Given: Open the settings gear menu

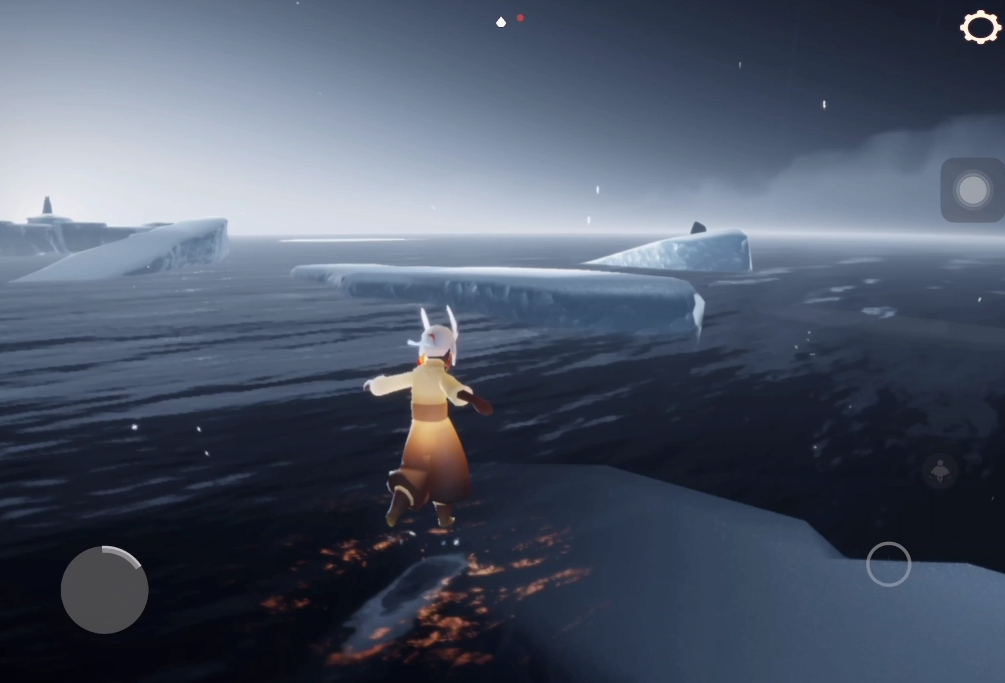Looking at the screenshot, I should click(980, 27).
